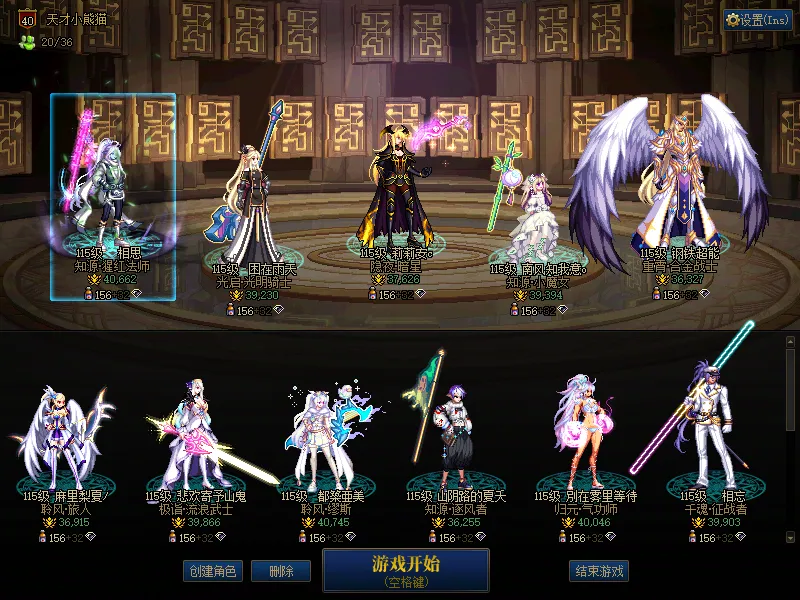
Task: Start the game with 游戏开始 button
Action: pos(405,569)
